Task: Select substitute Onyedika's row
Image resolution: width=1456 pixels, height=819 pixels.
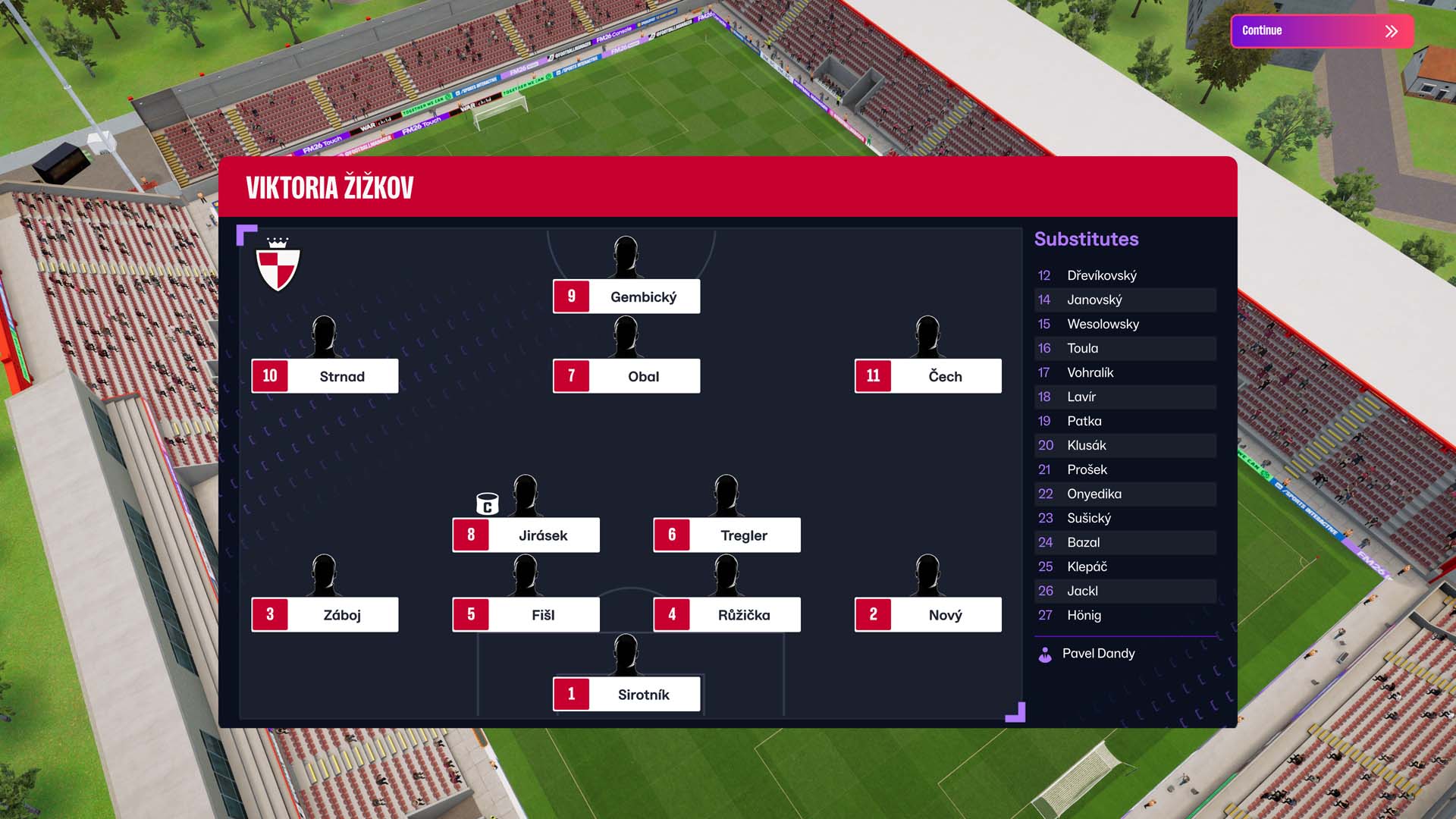Action: pyautogui.click(x=1125, y=494)
